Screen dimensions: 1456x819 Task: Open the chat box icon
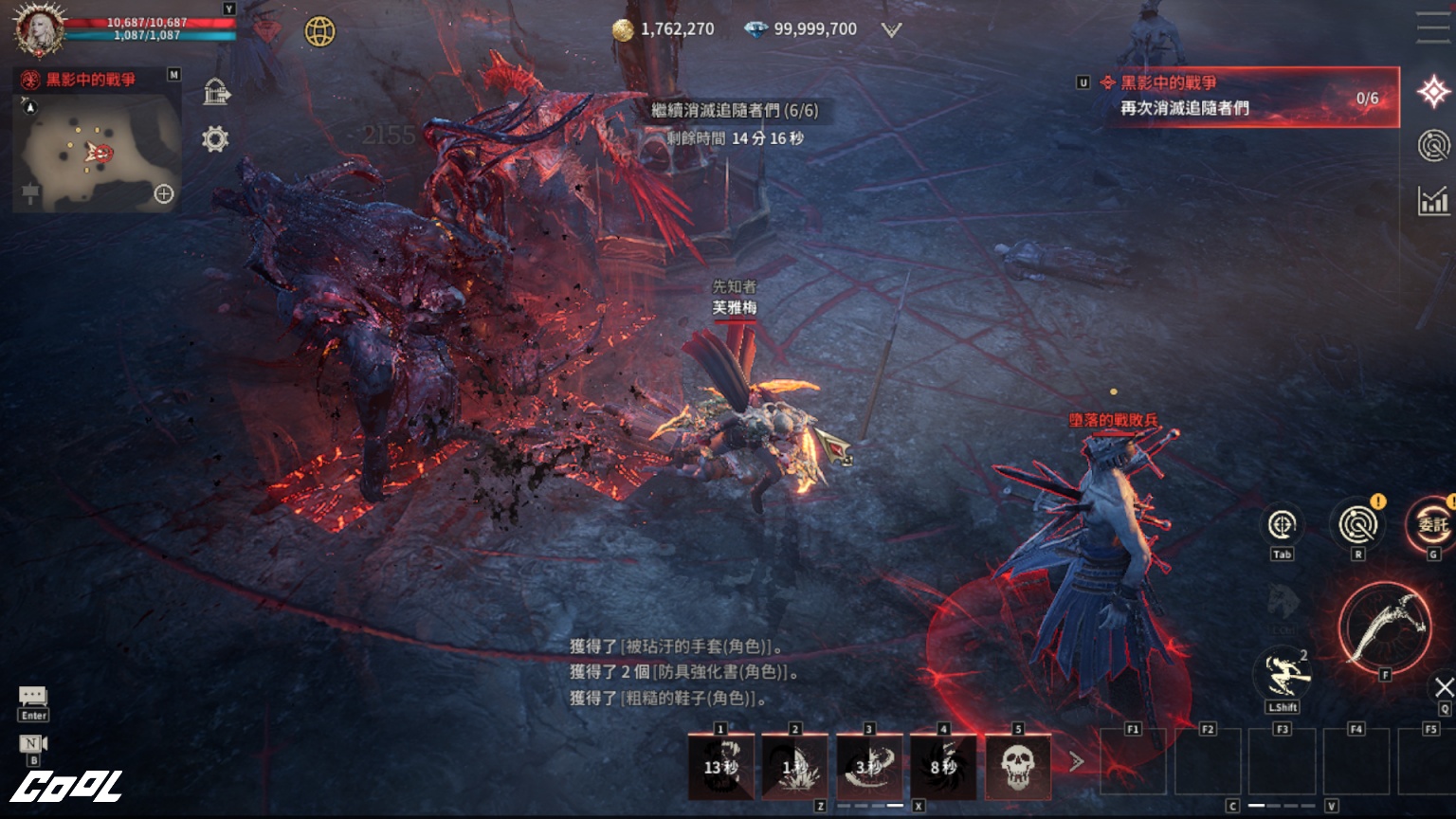[33, 698]
